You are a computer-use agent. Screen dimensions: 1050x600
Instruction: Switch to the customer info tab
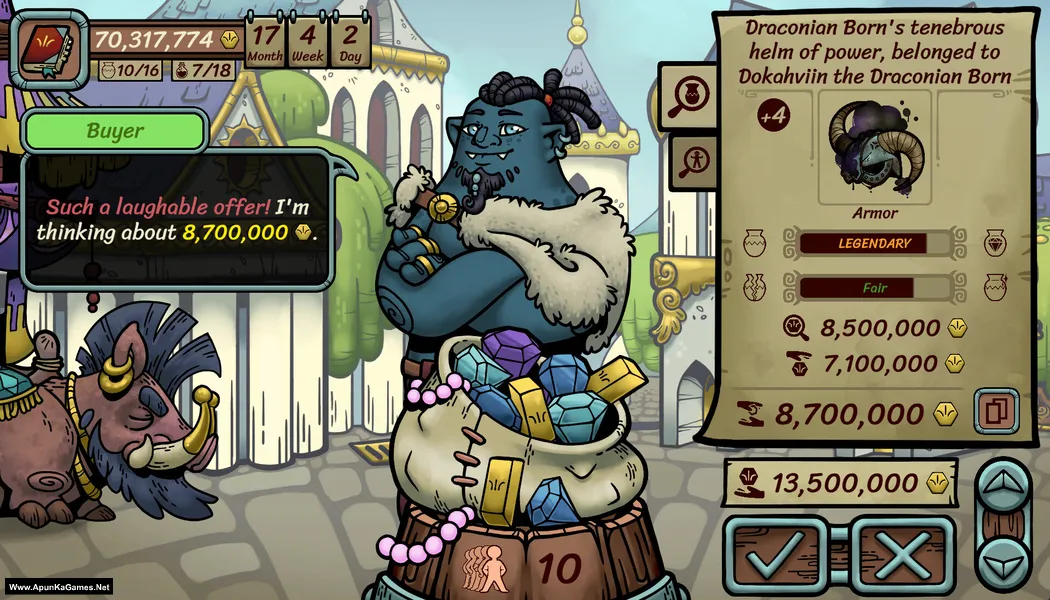688,158
